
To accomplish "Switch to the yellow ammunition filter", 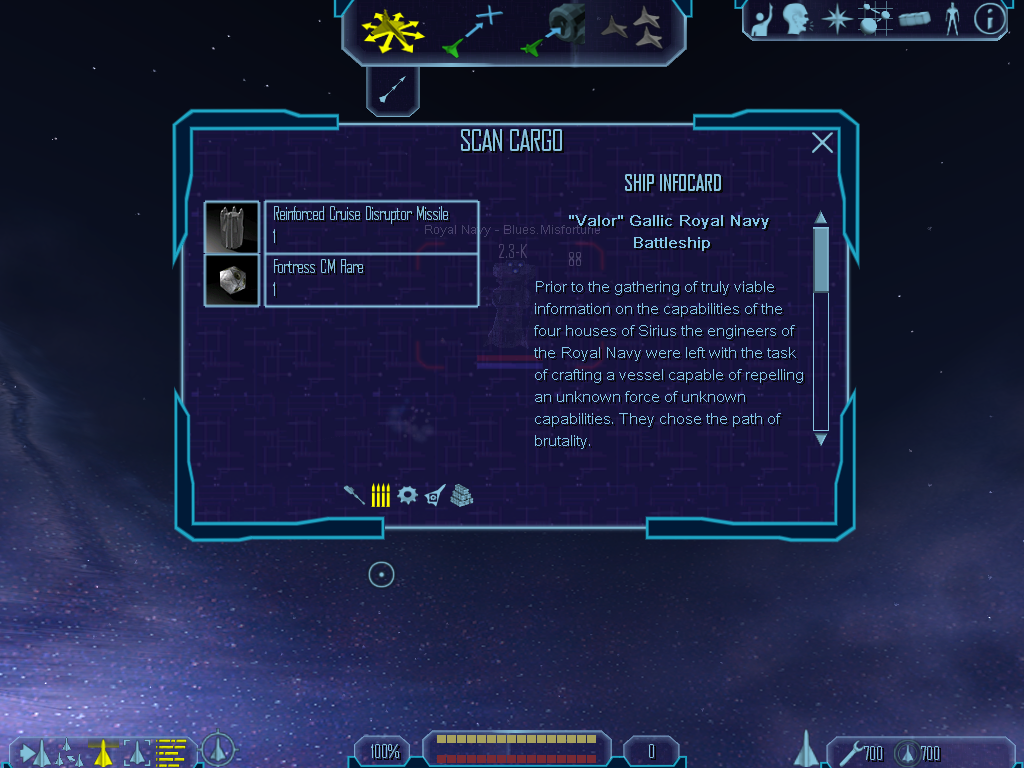I will click(380, 495).
